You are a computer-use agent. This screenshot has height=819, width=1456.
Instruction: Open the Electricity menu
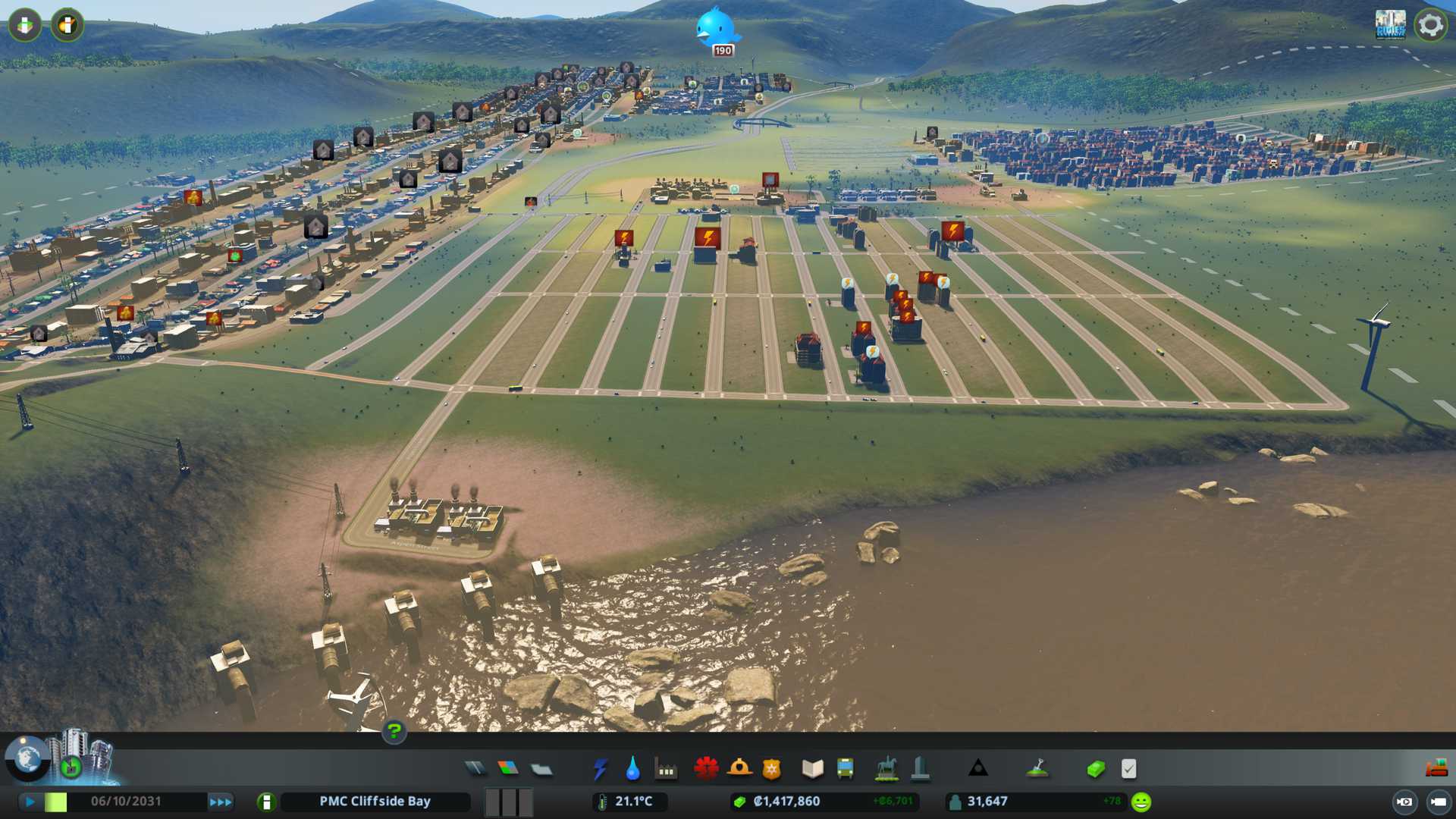[x=600, y=769]
